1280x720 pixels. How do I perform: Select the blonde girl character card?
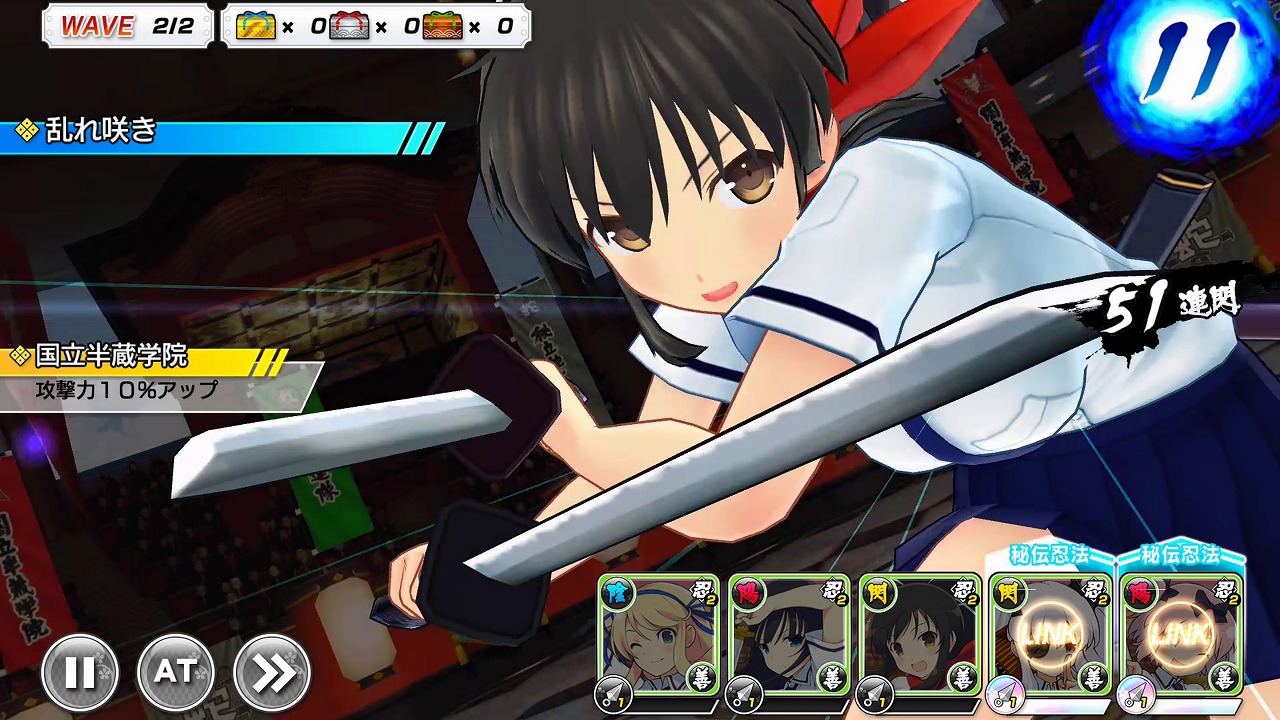(658, 636)
